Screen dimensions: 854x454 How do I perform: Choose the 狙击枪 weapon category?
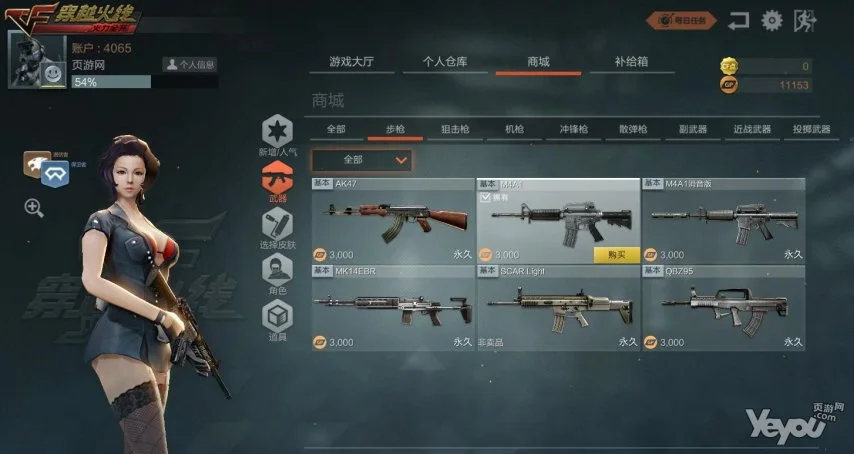456,129
